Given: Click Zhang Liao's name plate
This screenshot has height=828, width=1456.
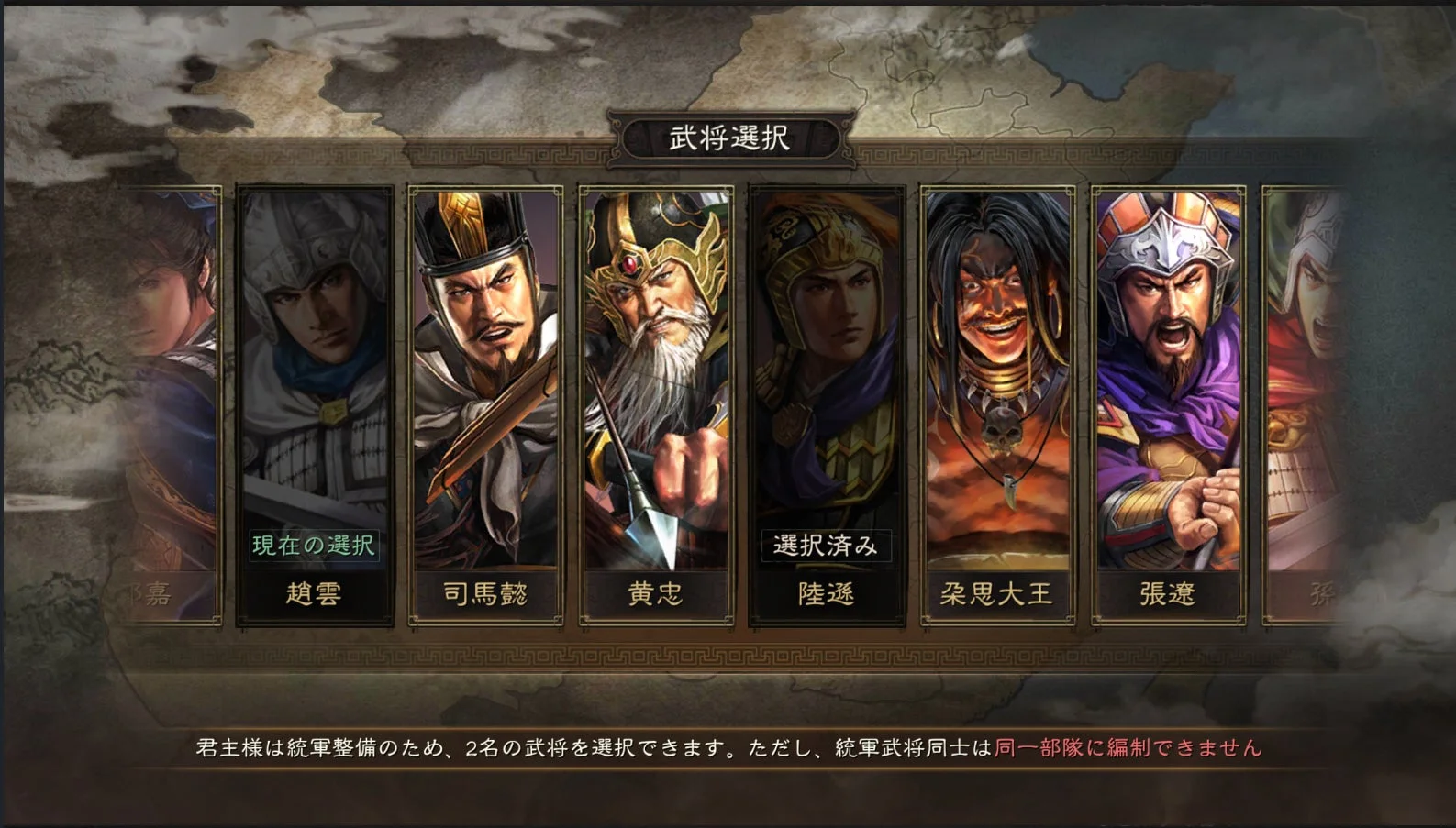Looking at the screenshot, I should click(1165, 593).
